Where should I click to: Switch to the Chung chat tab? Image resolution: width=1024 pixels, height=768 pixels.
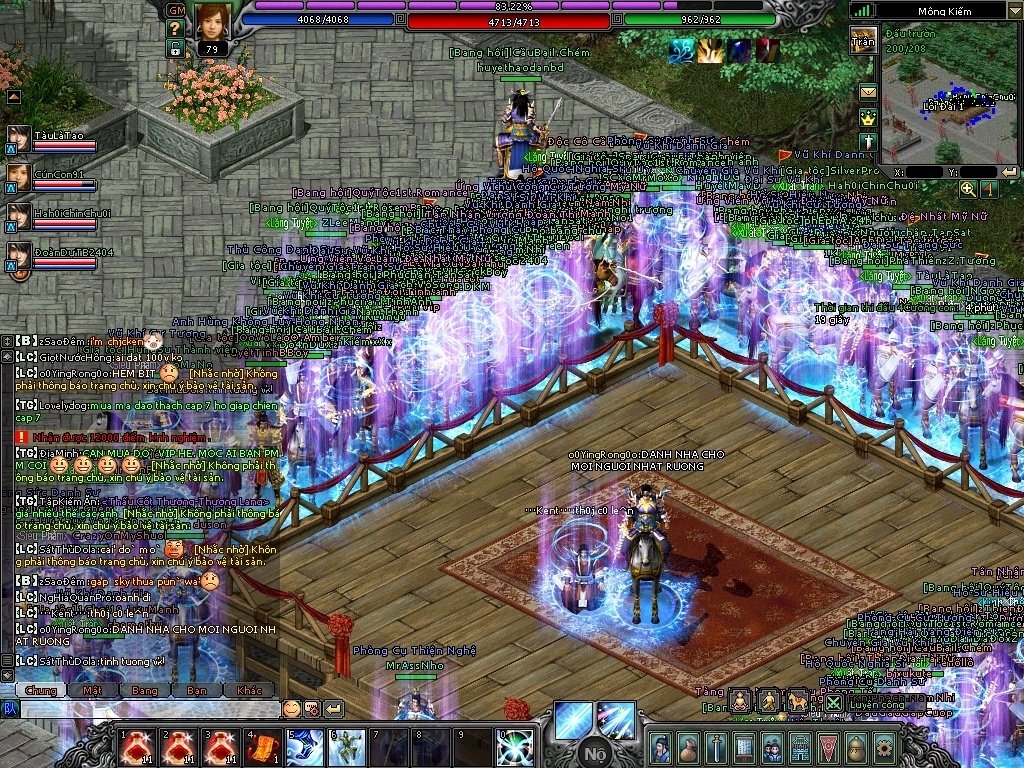41,690
